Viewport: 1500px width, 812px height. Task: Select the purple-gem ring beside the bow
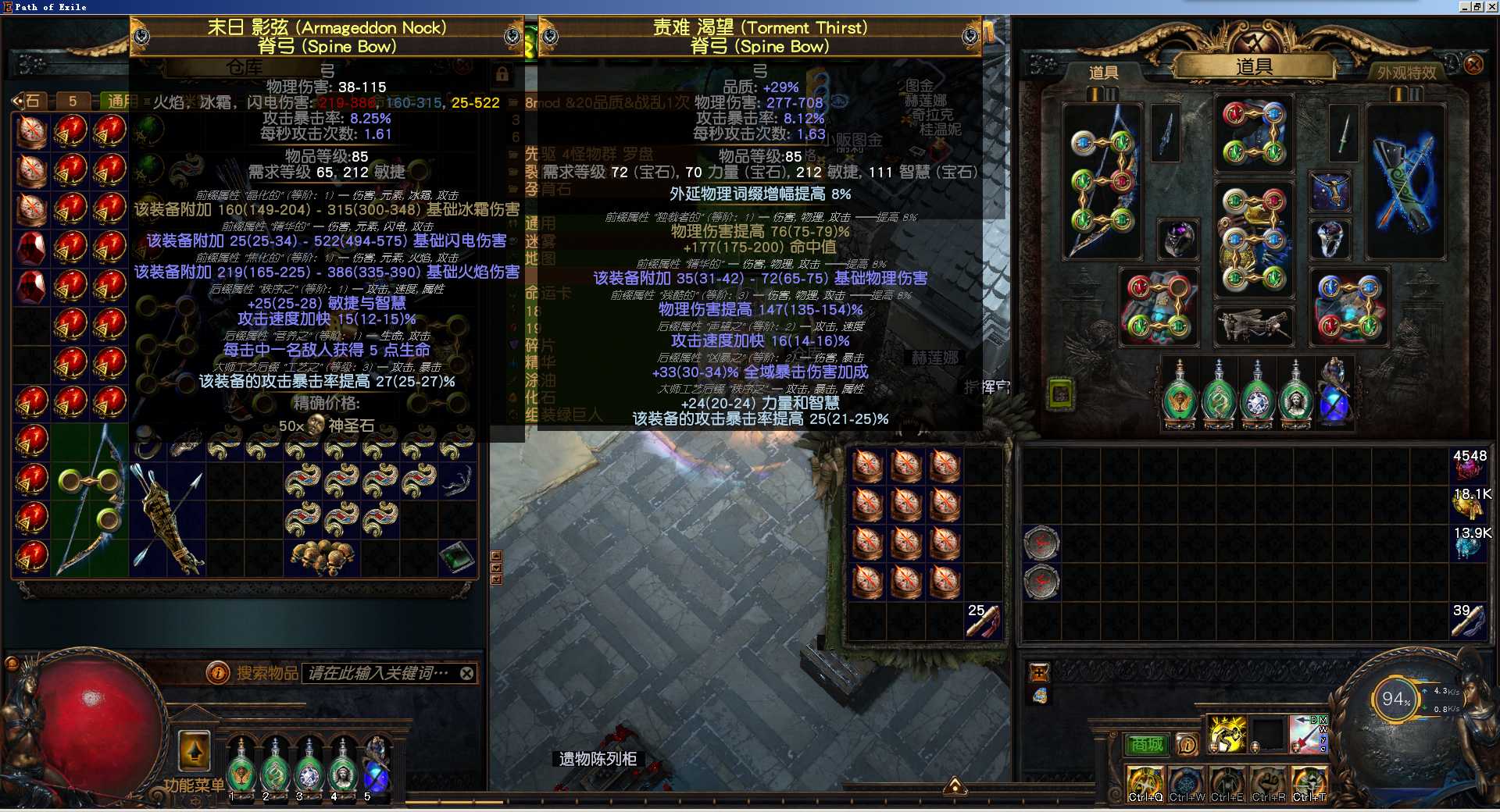click(1177, 239)
